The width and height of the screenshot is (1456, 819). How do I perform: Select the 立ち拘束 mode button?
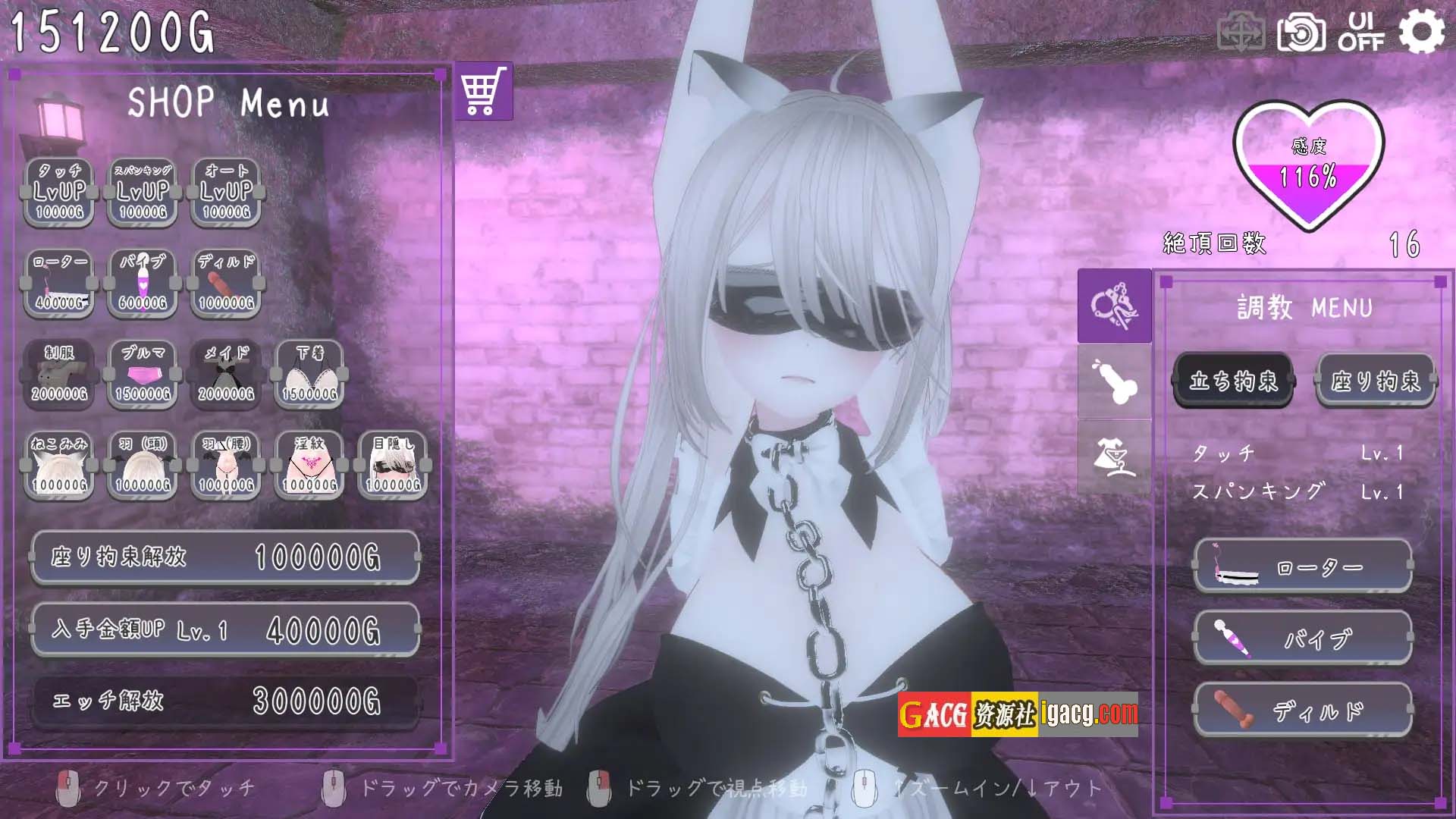[x=1233, y=381]
